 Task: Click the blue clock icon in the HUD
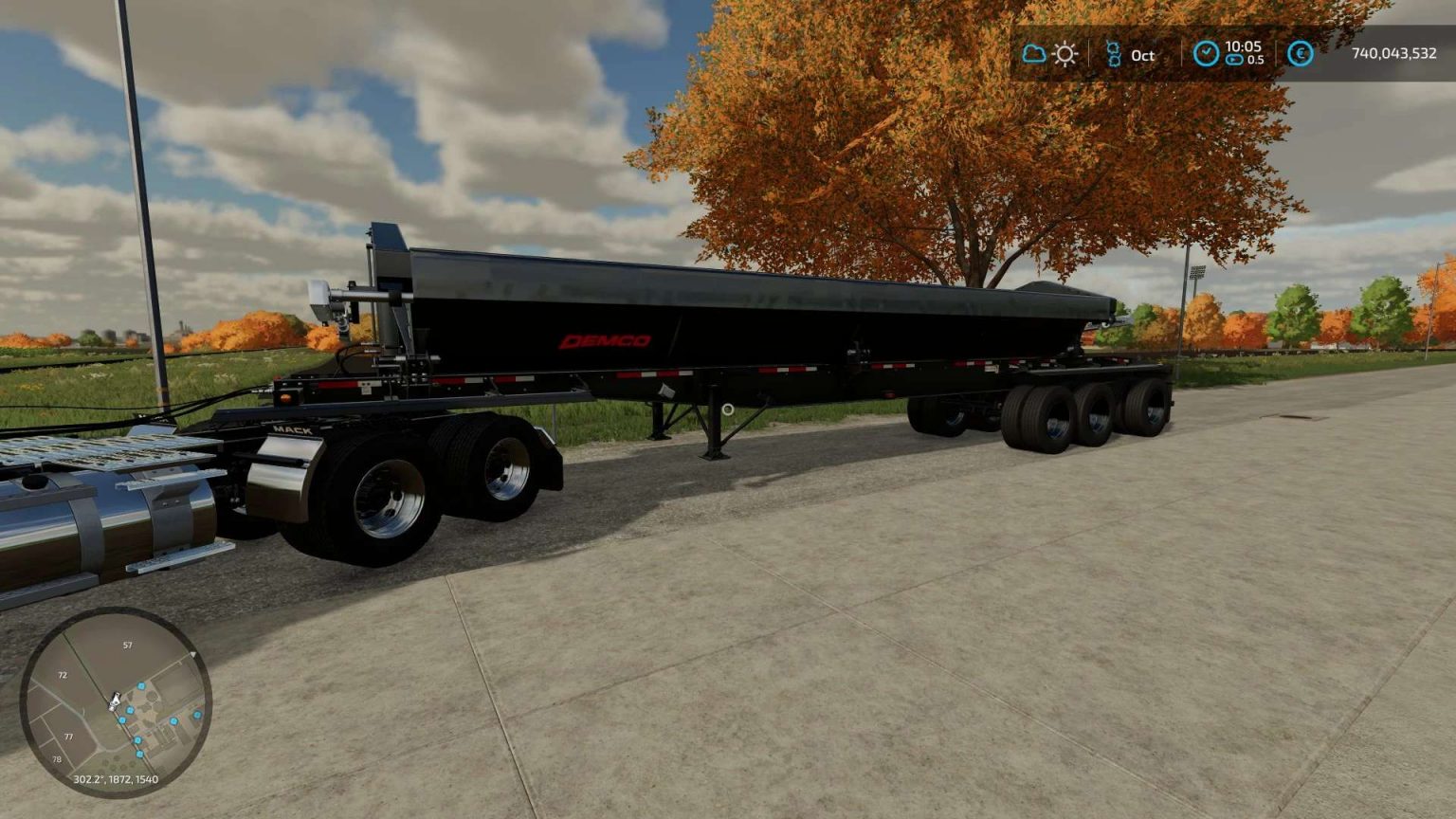tap(1206, 54)
